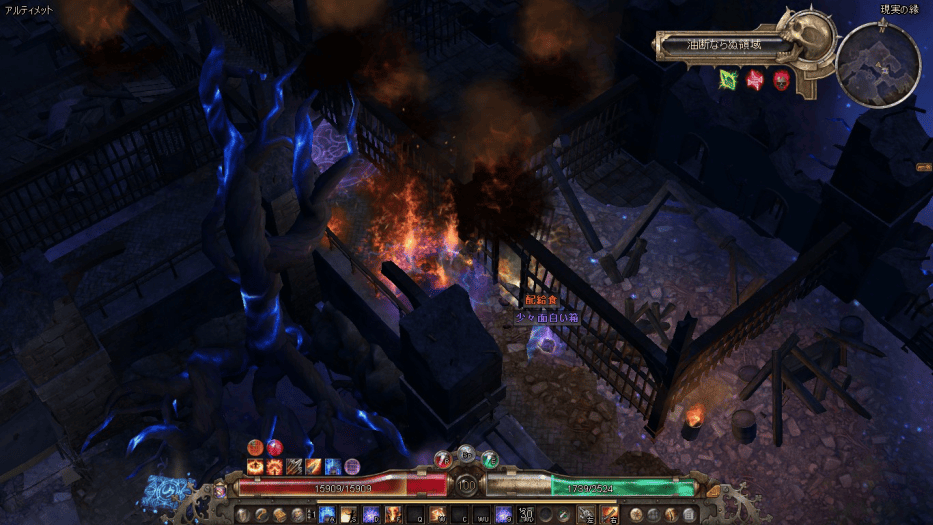This screenshot has width=933, height=525.
Task: Select the right mouse button skill slot (右)
Action: [x=609, y=514]
